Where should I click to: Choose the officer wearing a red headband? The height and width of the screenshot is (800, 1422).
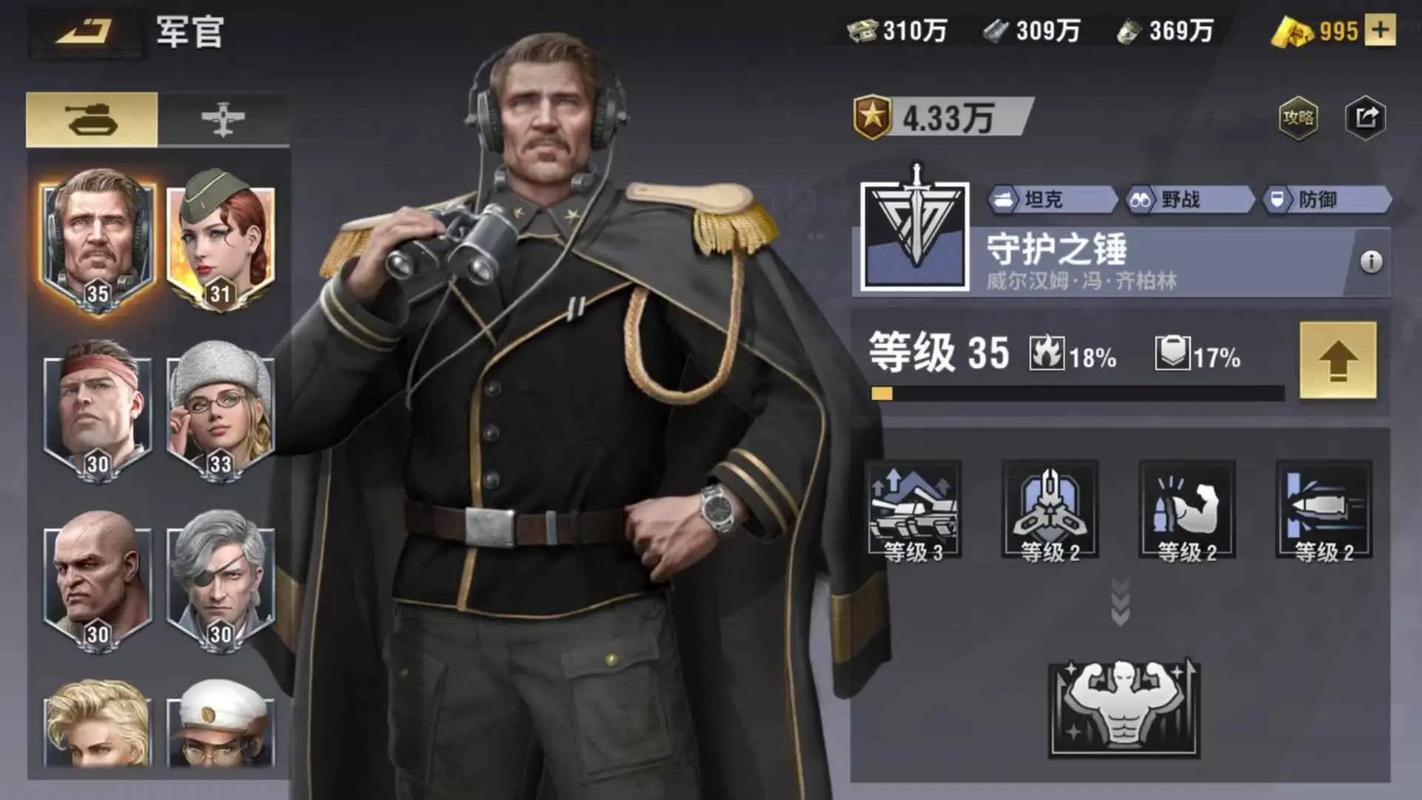(97, 410)
